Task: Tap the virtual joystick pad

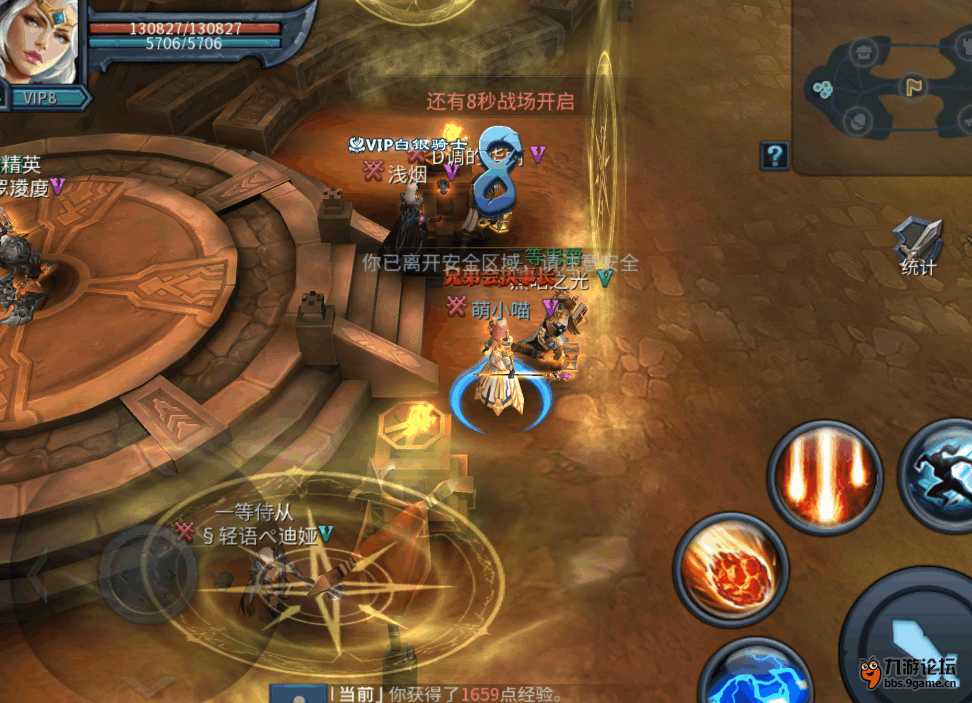Action: point(148,572)
